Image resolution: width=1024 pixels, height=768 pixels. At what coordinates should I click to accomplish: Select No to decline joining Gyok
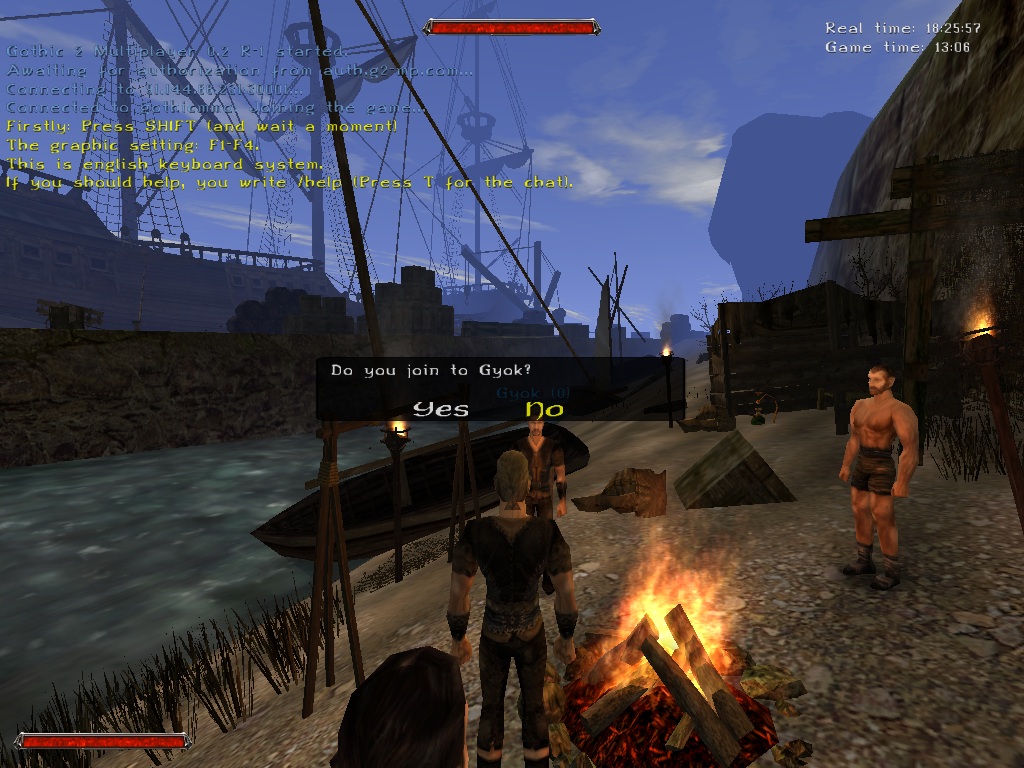[x=544, y=408]
